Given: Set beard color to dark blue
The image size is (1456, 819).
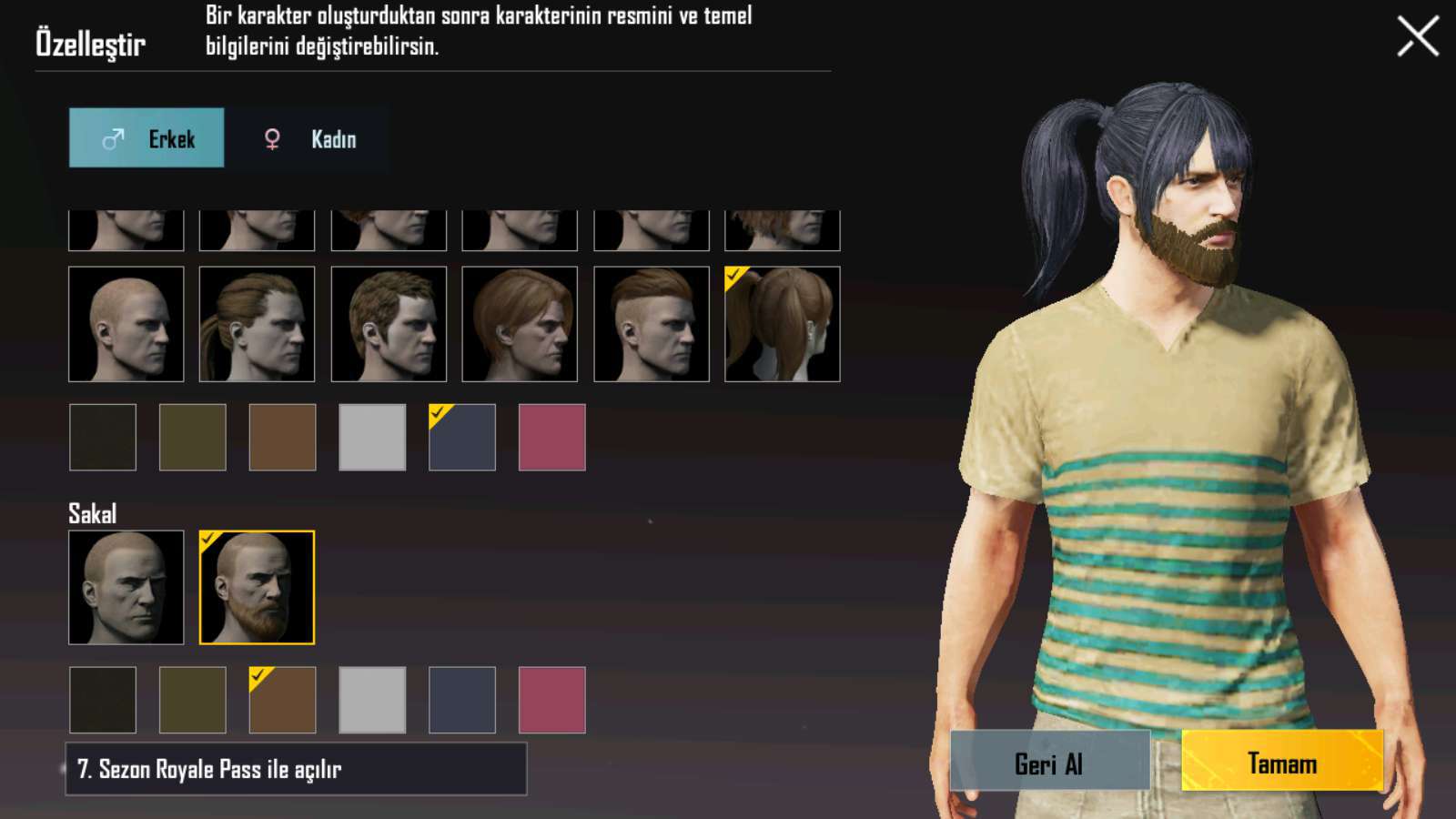Looking at the screenshot, I should 462,700.
